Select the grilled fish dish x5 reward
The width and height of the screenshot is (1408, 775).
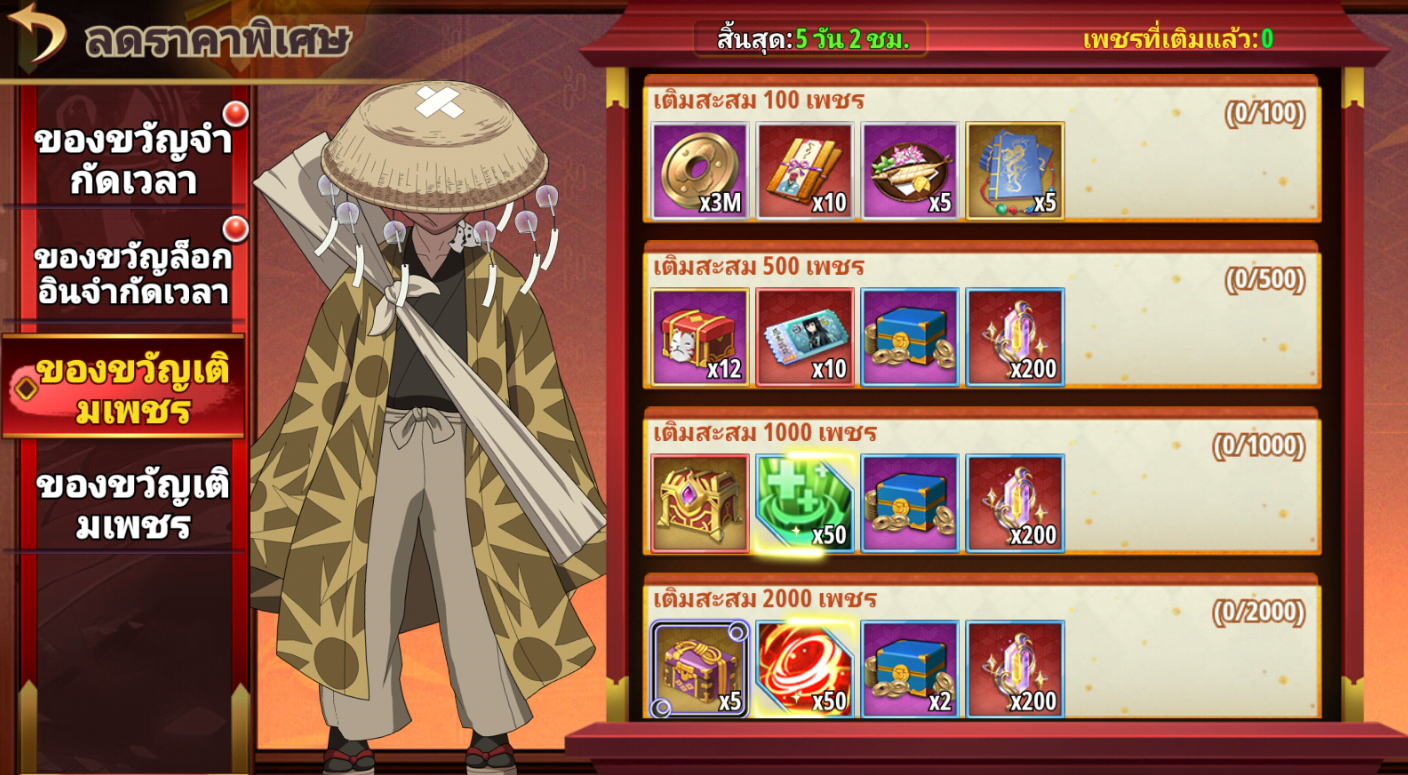(910, 170)
